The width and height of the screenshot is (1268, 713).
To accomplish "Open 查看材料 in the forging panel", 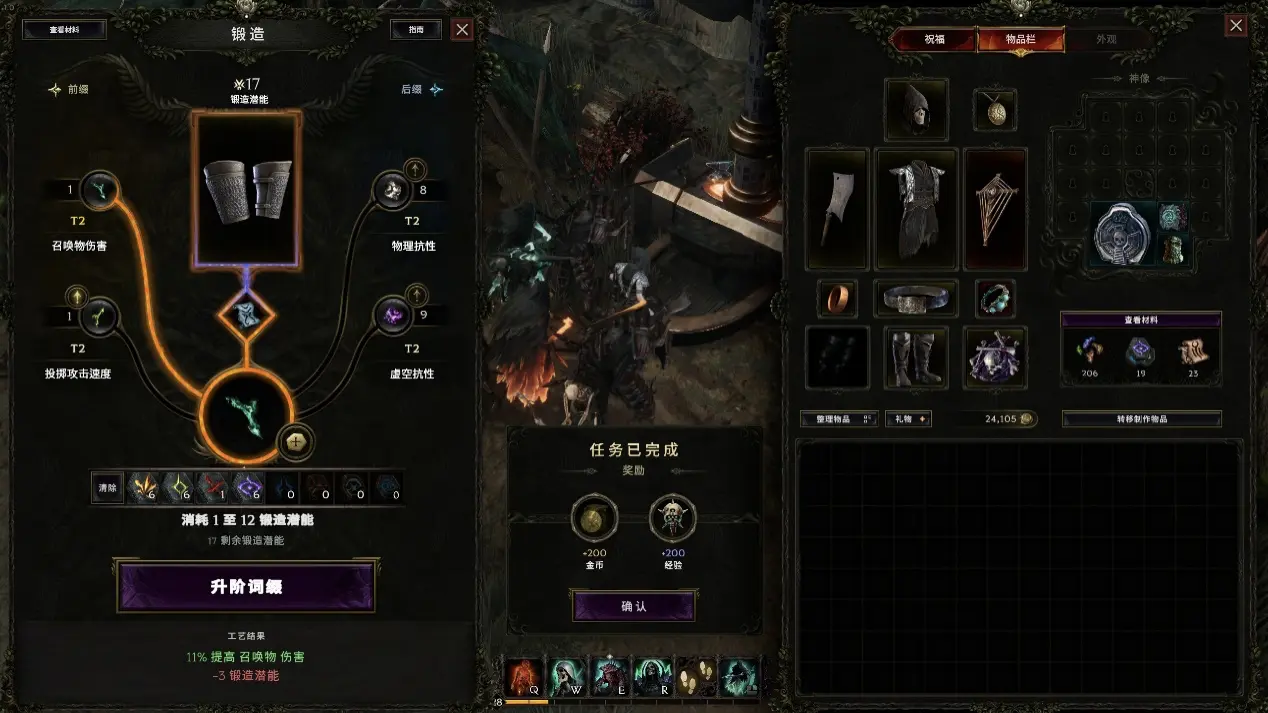I will click(64, 30).
